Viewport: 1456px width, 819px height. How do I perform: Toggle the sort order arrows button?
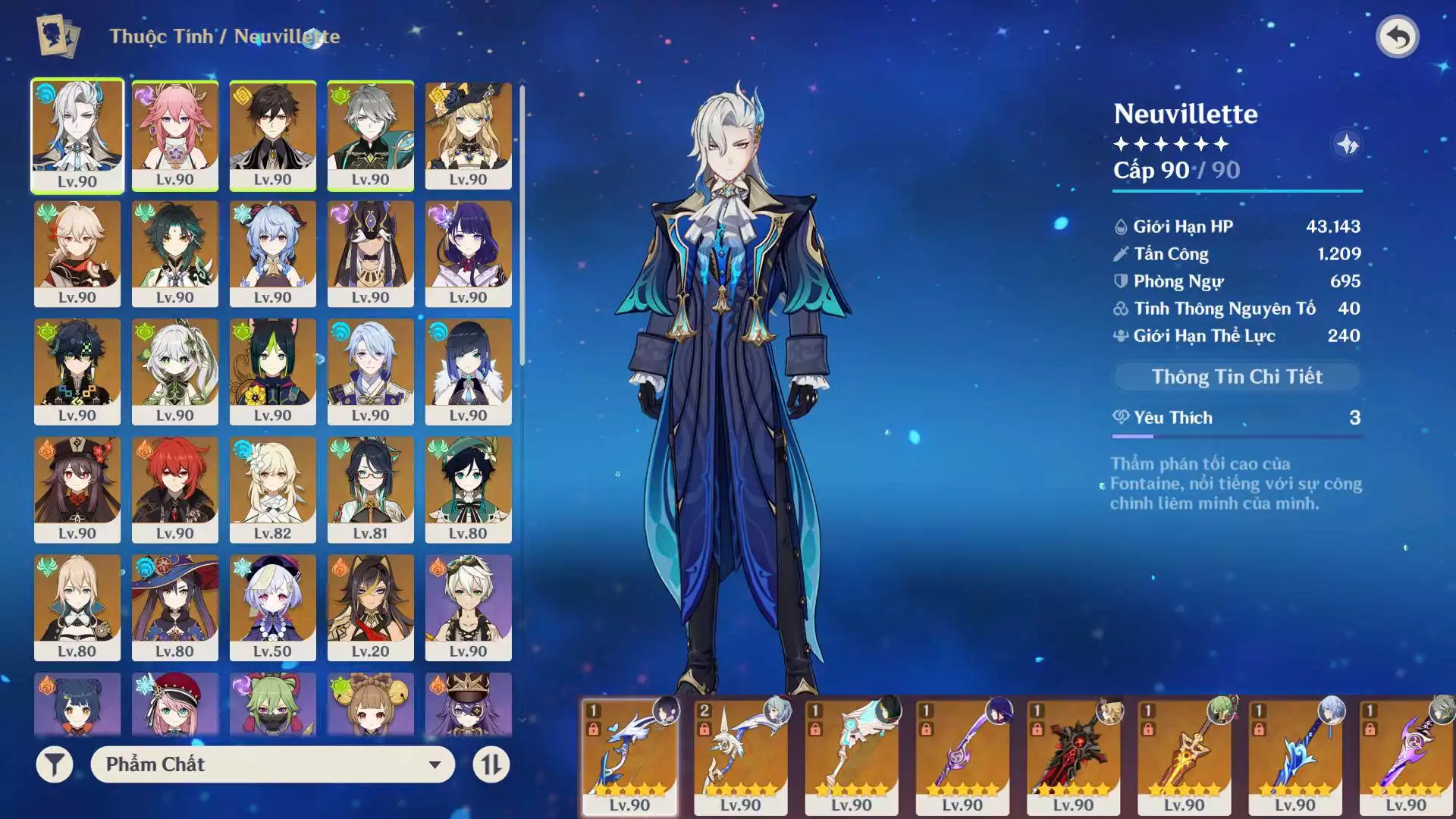point(491,764)
